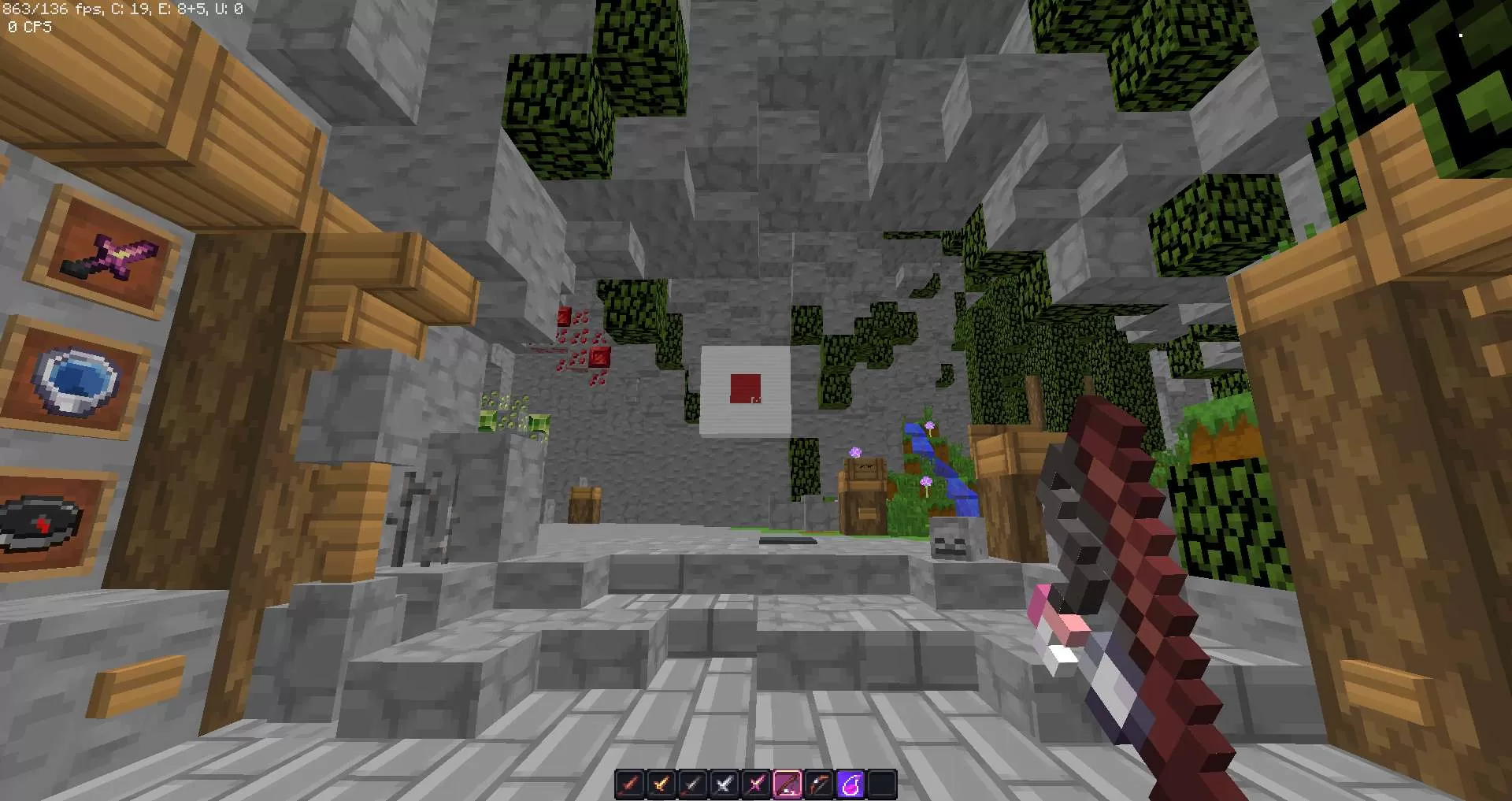Click the 0 CPS counter text
Viewport: 1512px width, 801px height.
pyautogui.click(x=28, y=27)
